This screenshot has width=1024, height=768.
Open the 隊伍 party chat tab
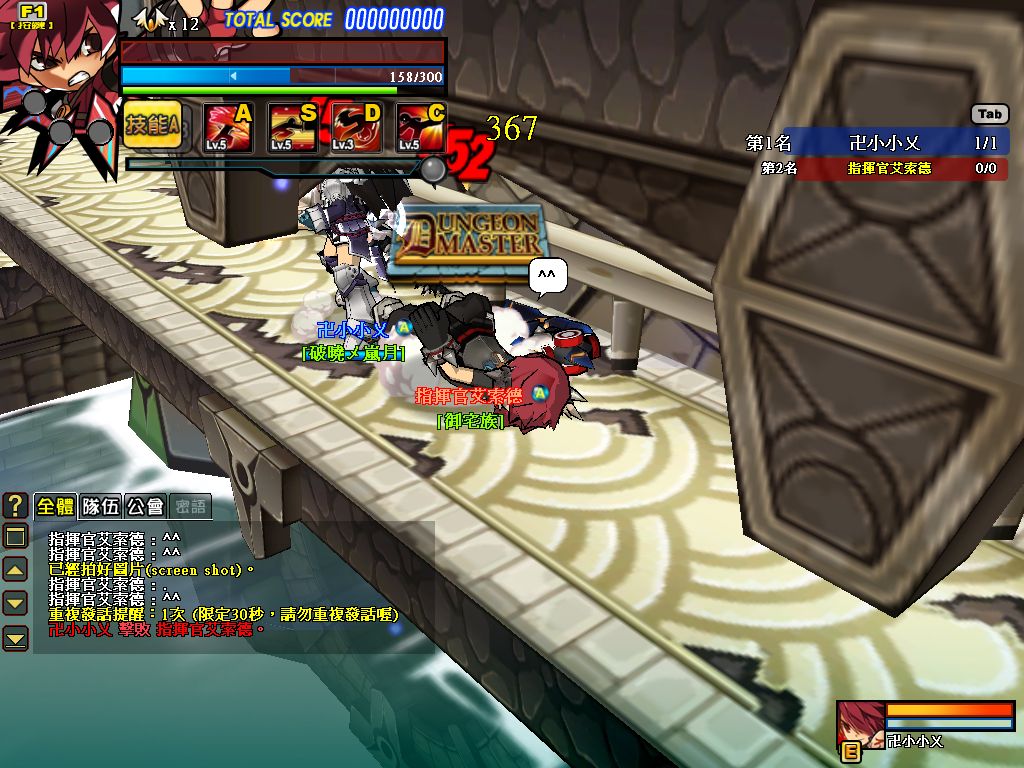[100, 507]
